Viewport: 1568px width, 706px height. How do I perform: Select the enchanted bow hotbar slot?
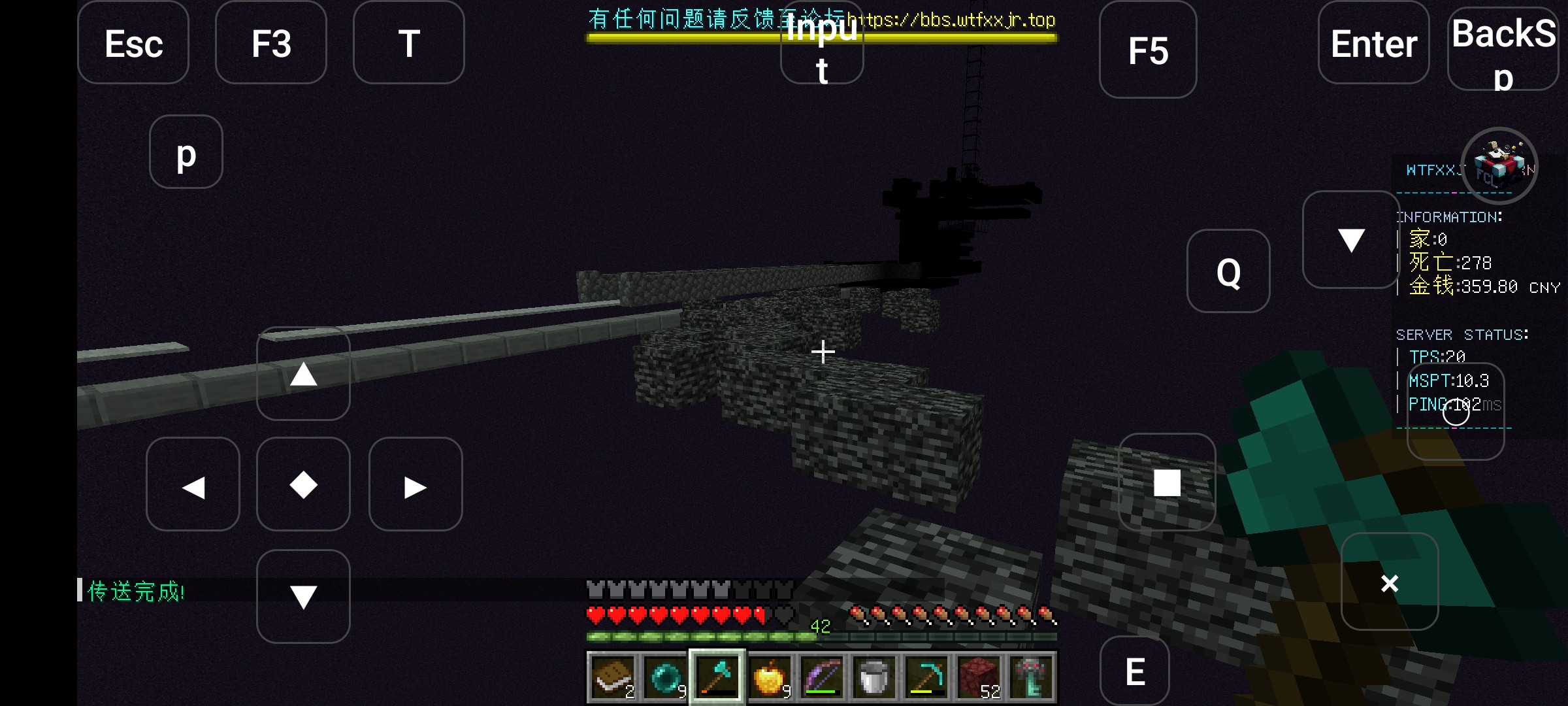821,677
